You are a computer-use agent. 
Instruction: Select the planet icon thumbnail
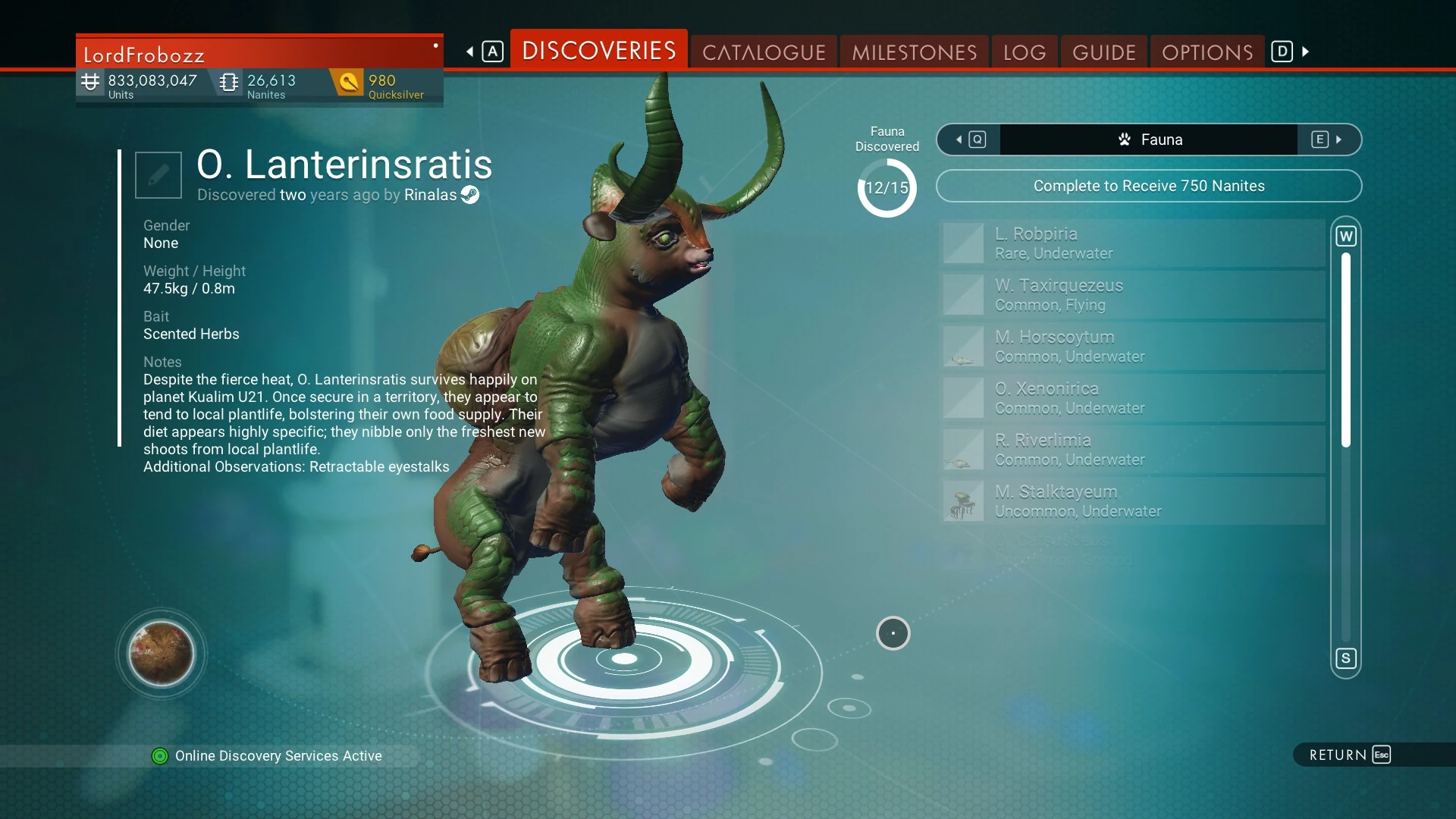click(x=161, y=653)
